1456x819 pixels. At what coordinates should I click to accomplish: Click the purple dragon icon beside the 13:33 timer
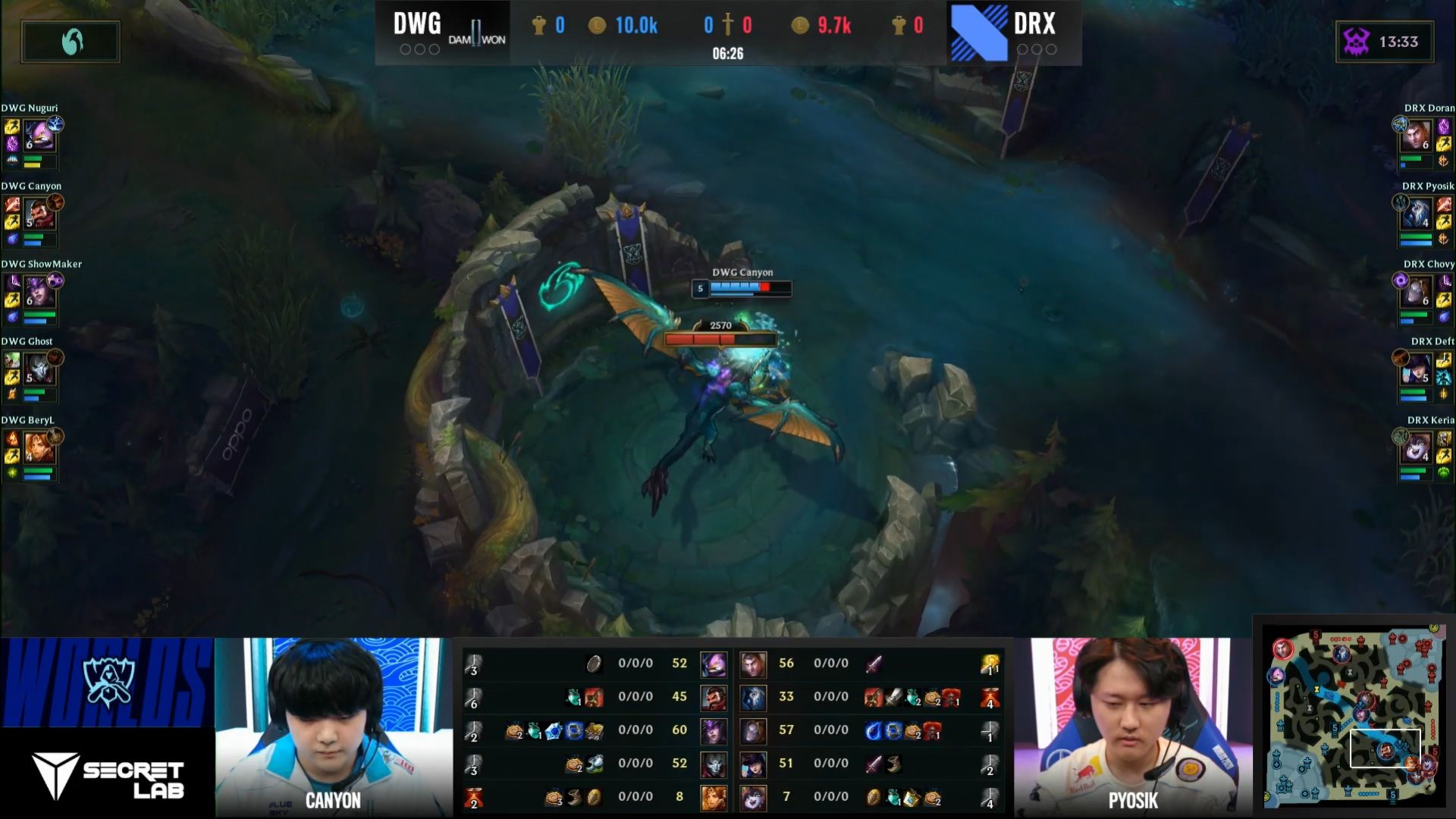[x=1354, y=42]
